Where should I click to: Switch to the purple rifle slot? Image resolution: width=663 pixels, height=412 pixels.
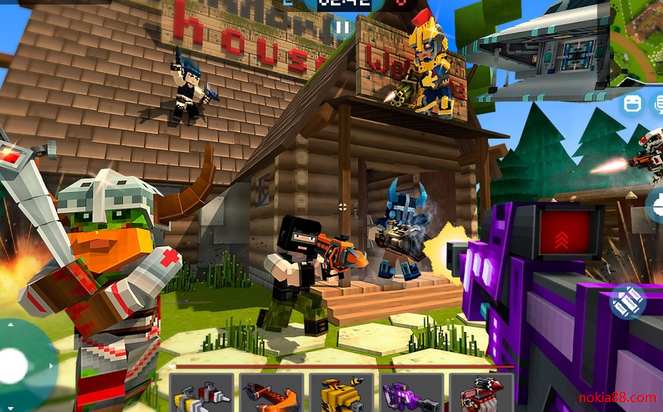[x=410, y=392]
